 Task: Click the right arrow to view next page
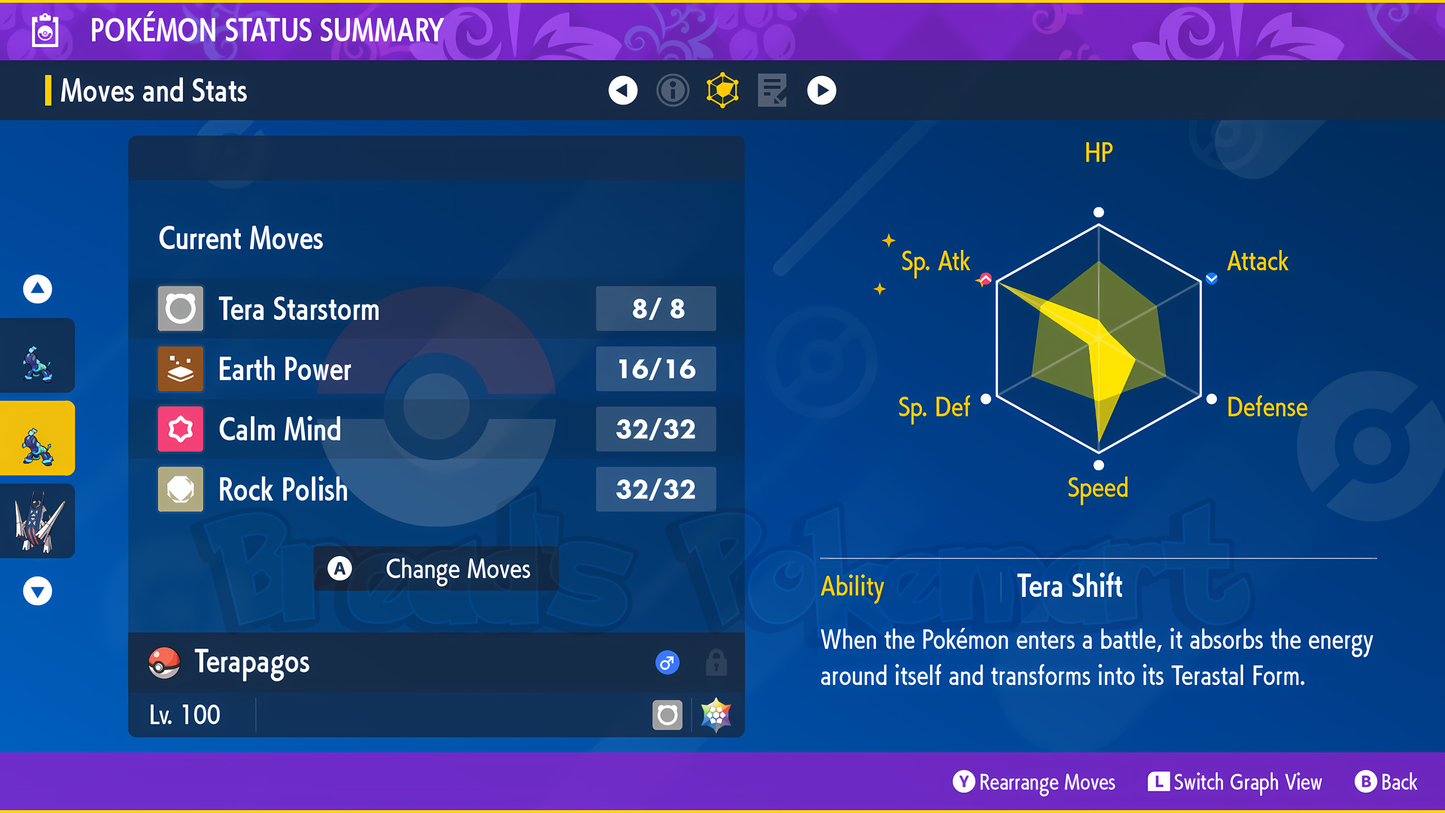point(821,90)
